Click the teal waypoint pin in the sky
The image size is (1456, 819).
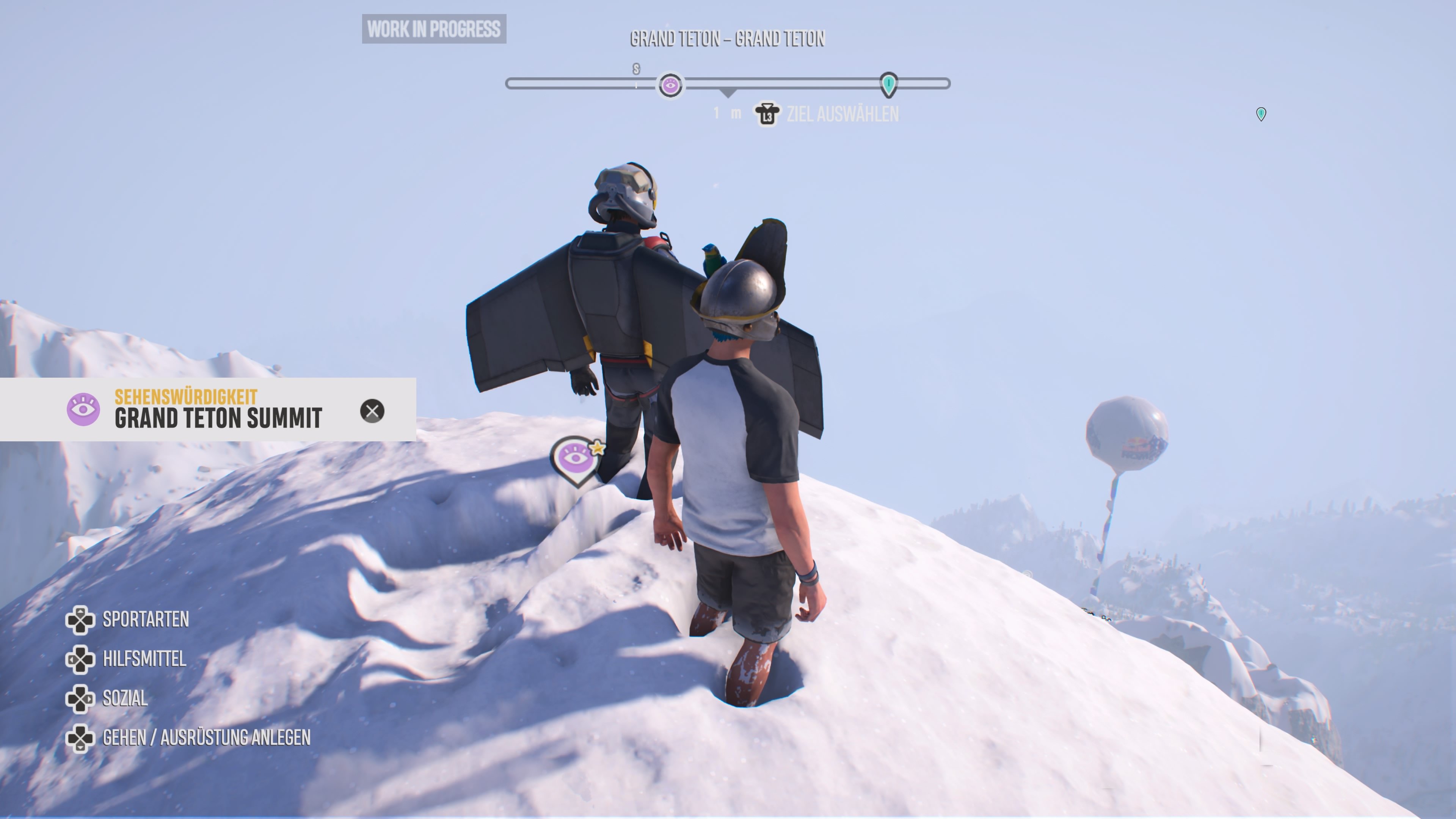point(1260,114)
